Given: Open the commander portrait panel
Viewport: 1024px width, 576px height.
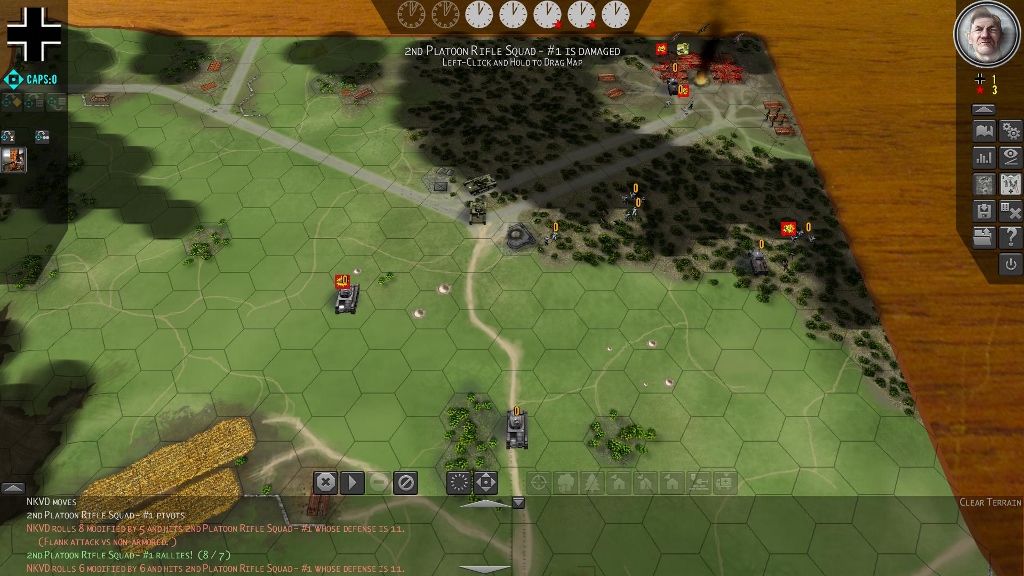Looking at the screenshot, I should click(x=987, y=34).
